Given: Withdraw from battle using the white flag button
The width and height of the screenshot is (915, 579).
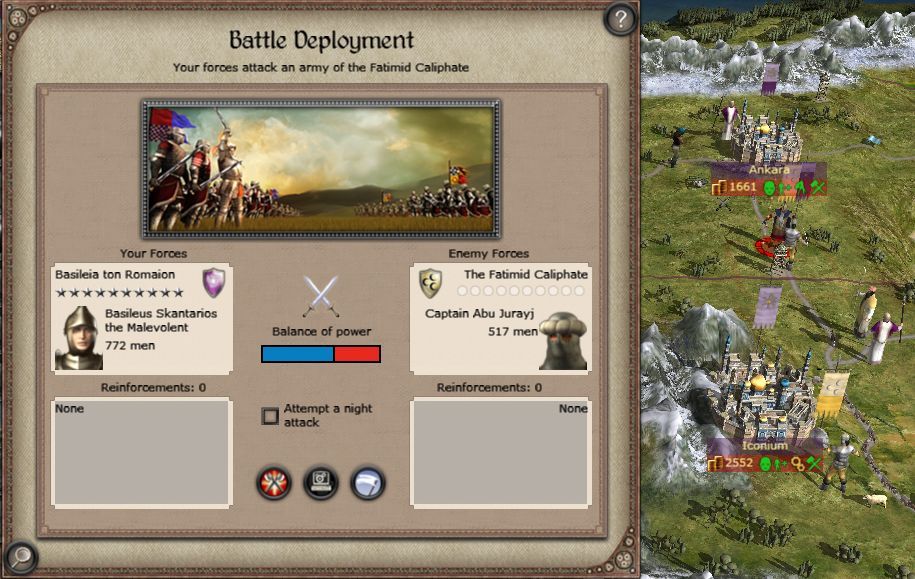Looking at the screenshot, I should pyautogui.click(x=368, y=484).
